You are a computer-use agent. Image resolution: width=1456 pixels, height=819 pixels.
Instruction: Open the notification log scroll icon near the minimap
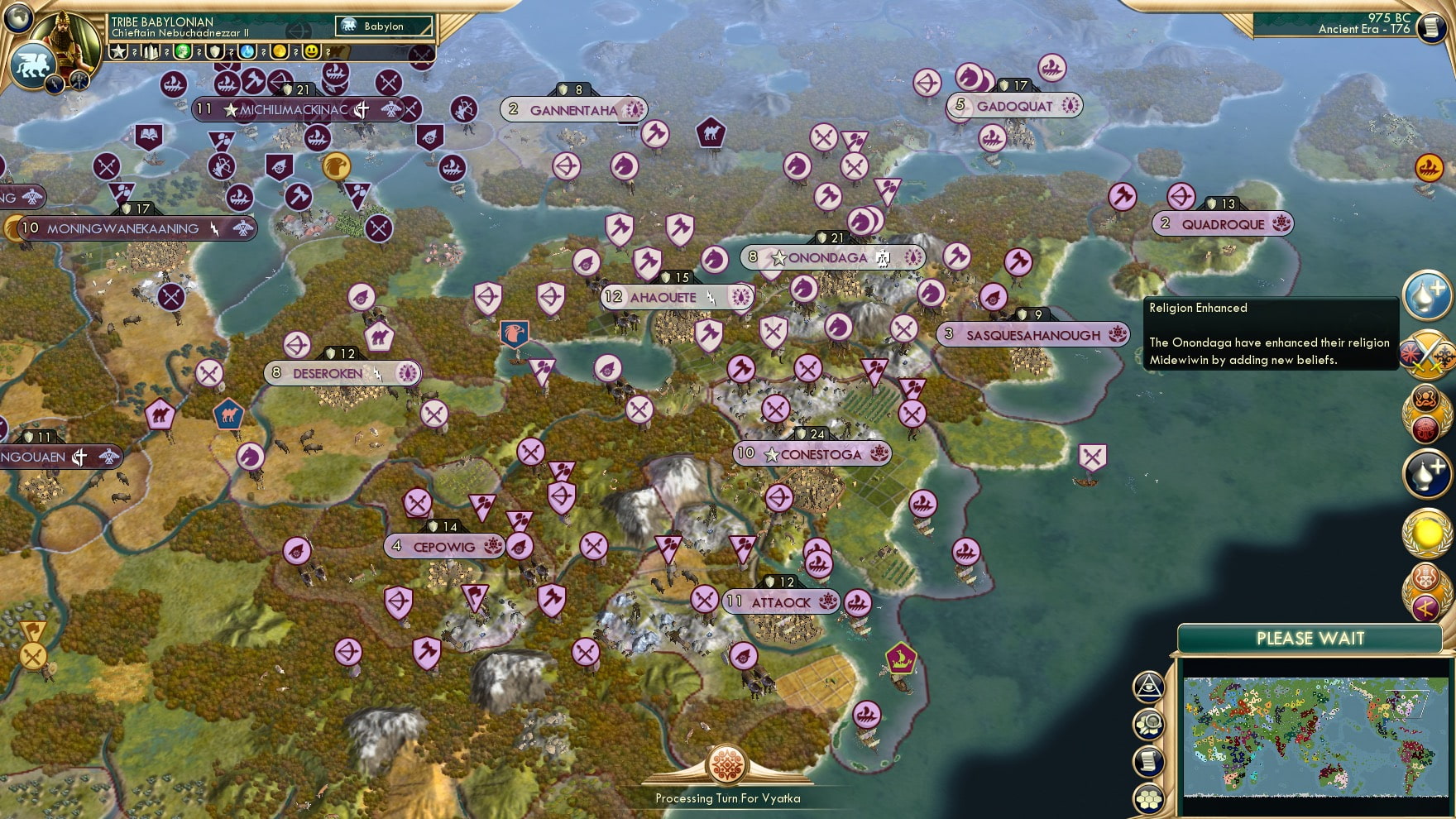[x=1148, y=760]
